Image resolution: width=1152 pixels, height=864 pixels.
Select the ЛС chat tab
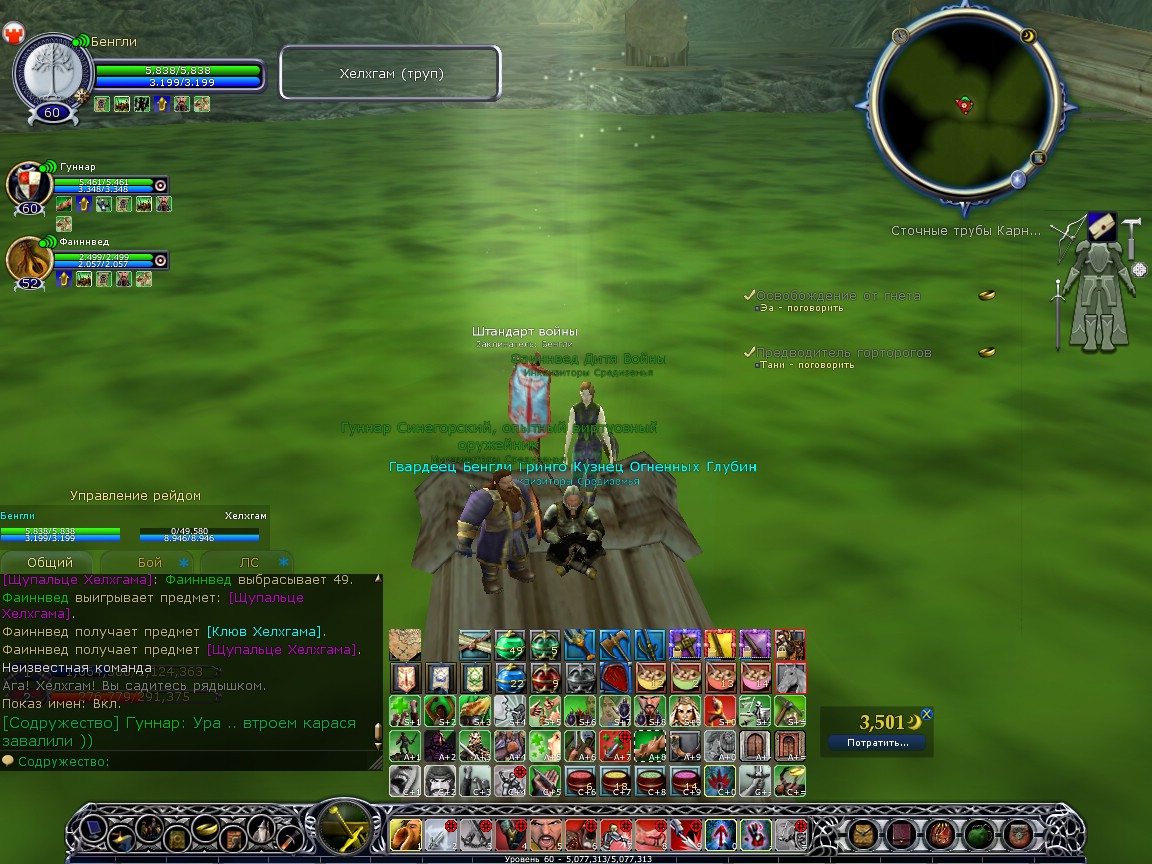pyautogui.click(x=250, y=562)
